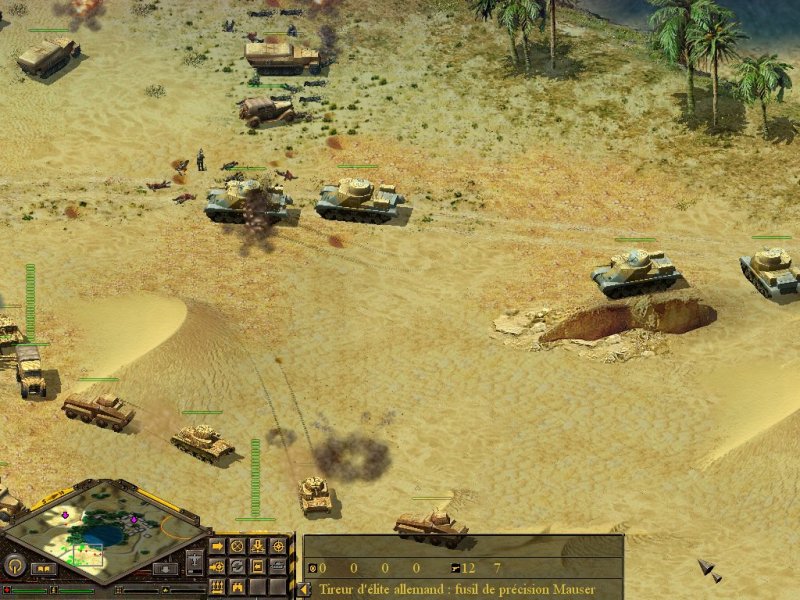
Task: Select the crosshair attack command
Action: coord(278,546)
